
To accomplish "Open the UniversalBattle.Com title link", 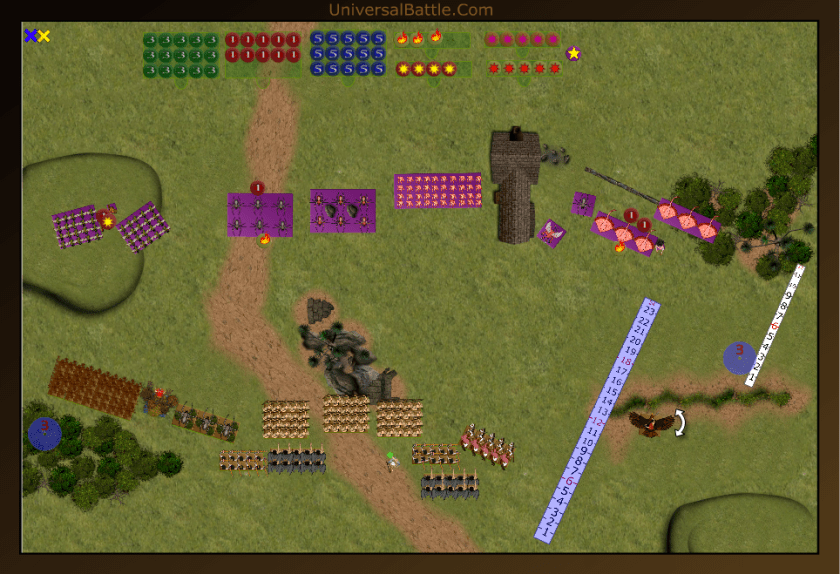I will (x=410, y=10).
